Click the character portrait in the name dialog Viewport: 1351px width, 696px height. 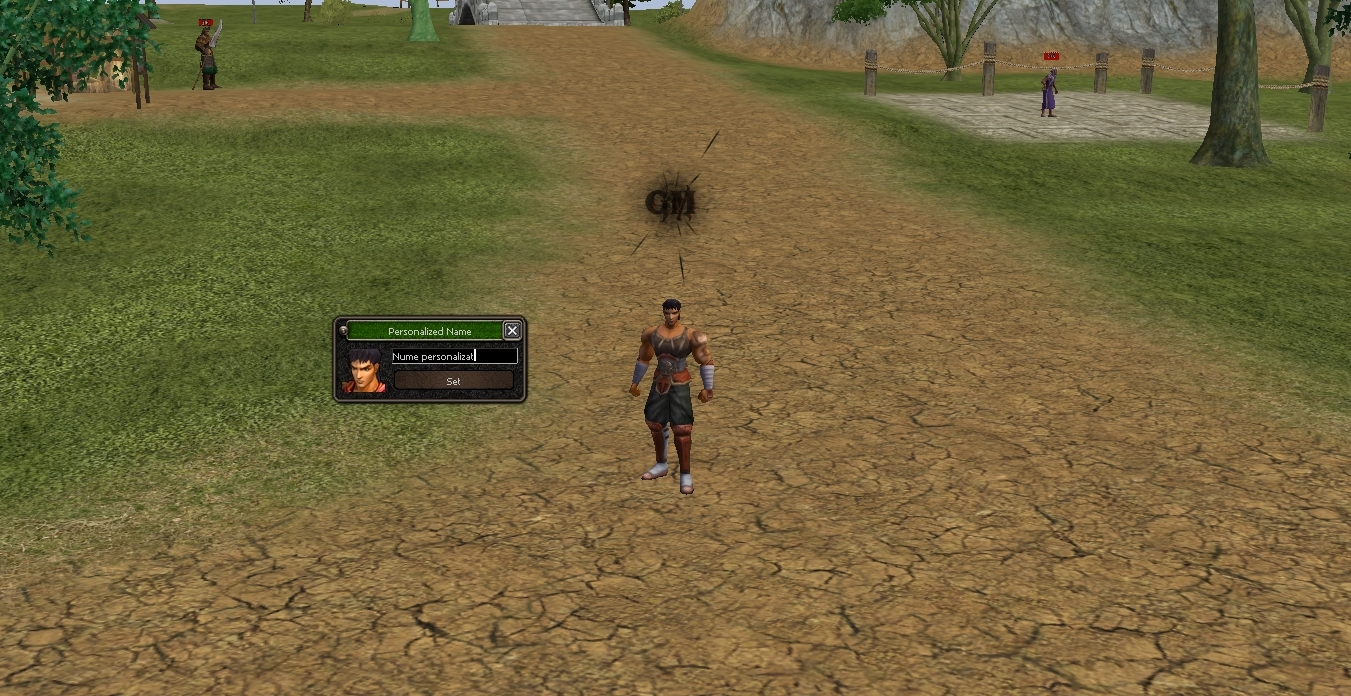[363, 369]
